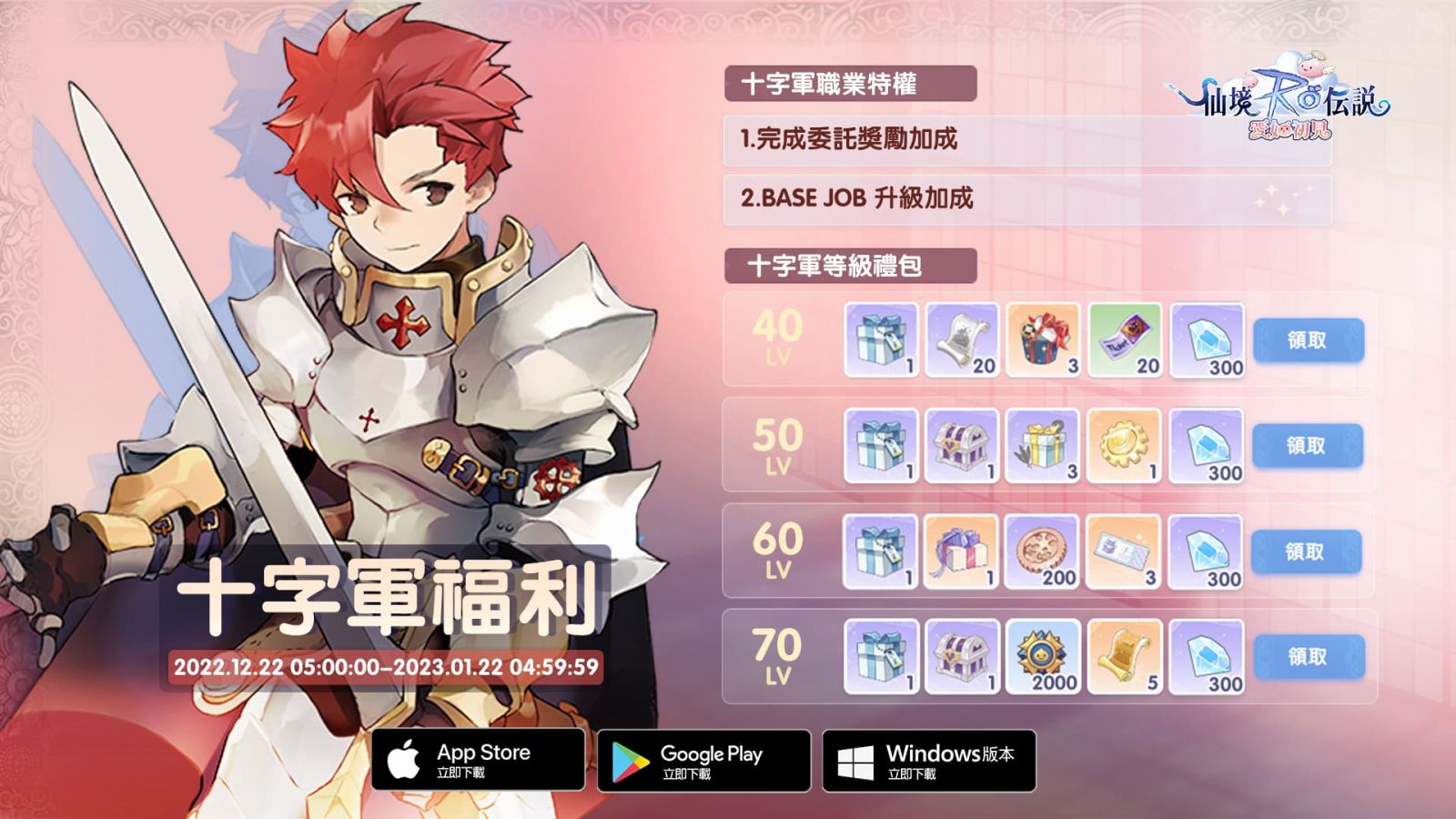Inspect the red gift basket reward
The width and height of the screenshot is (1456, 819).
point(1043,340)
